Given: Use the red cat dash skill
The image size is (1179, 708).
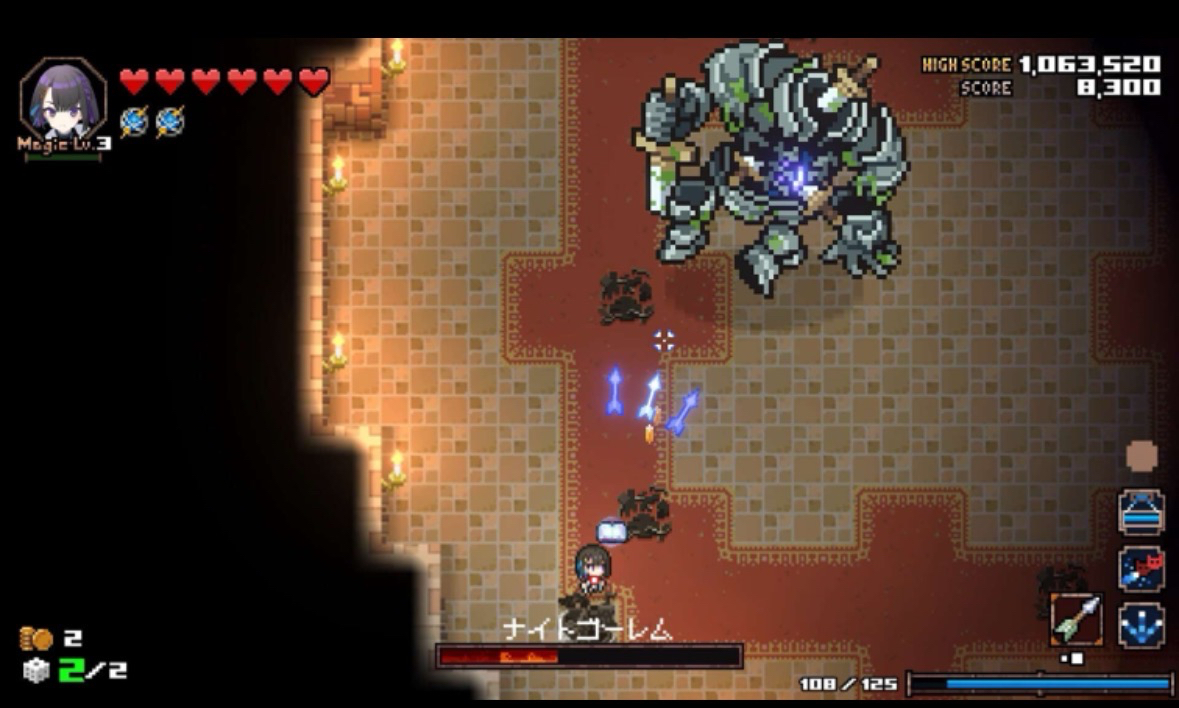Looking at the screenshot, I should pos(1141,568).
